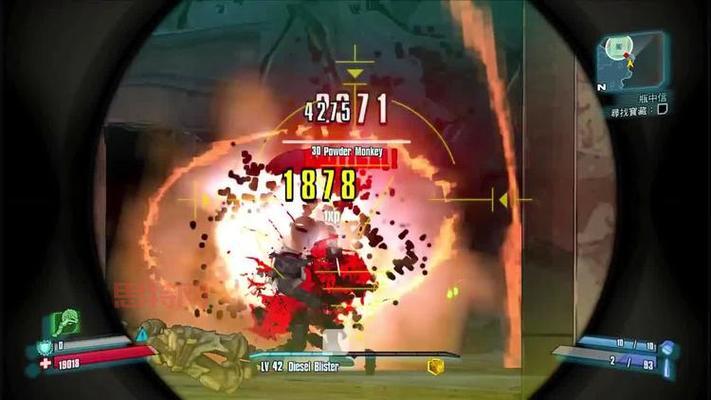
Task: Click the minimap's green objective circle
Action: (x=619, y=46)
